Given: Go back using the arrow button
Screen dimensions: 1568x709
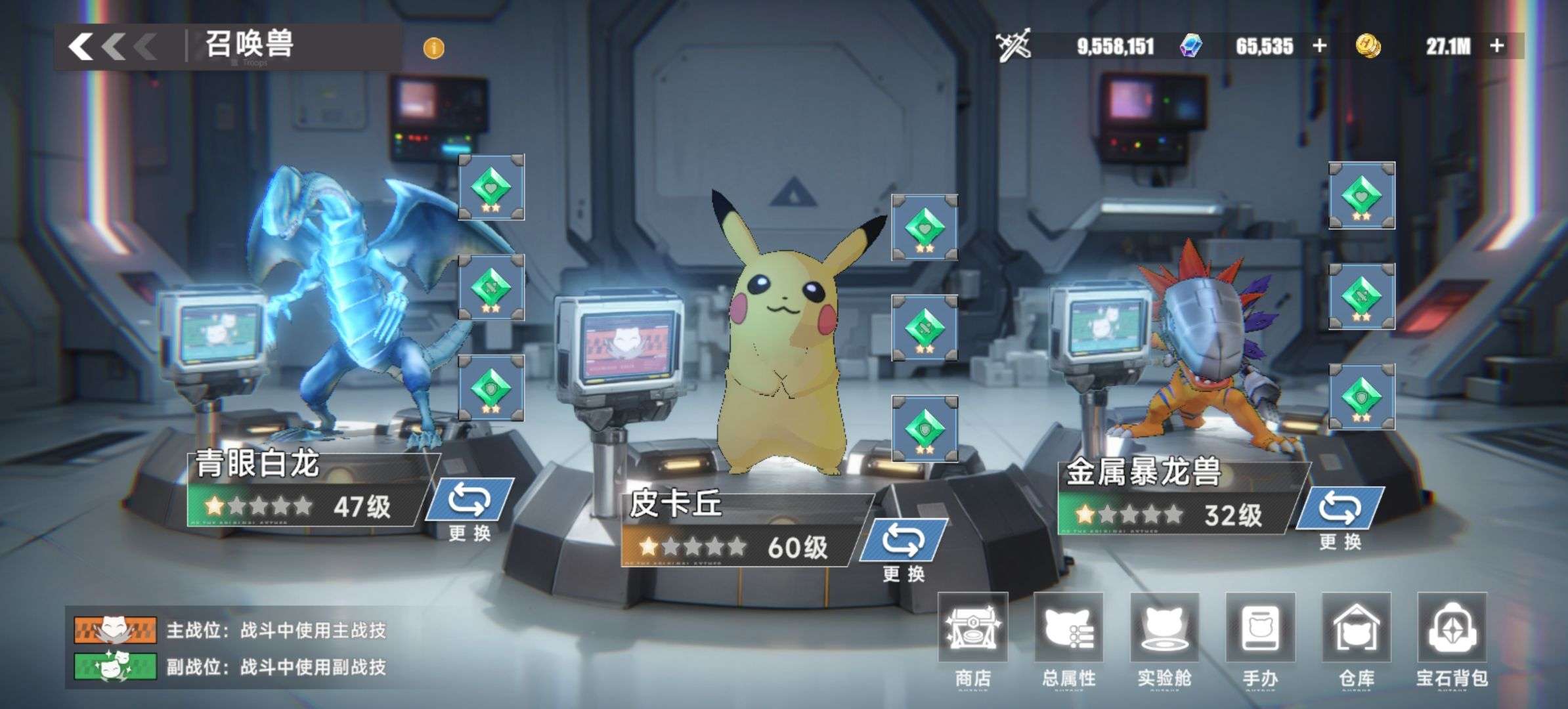Looking at the screenshot, I should (x=110, y=47).
